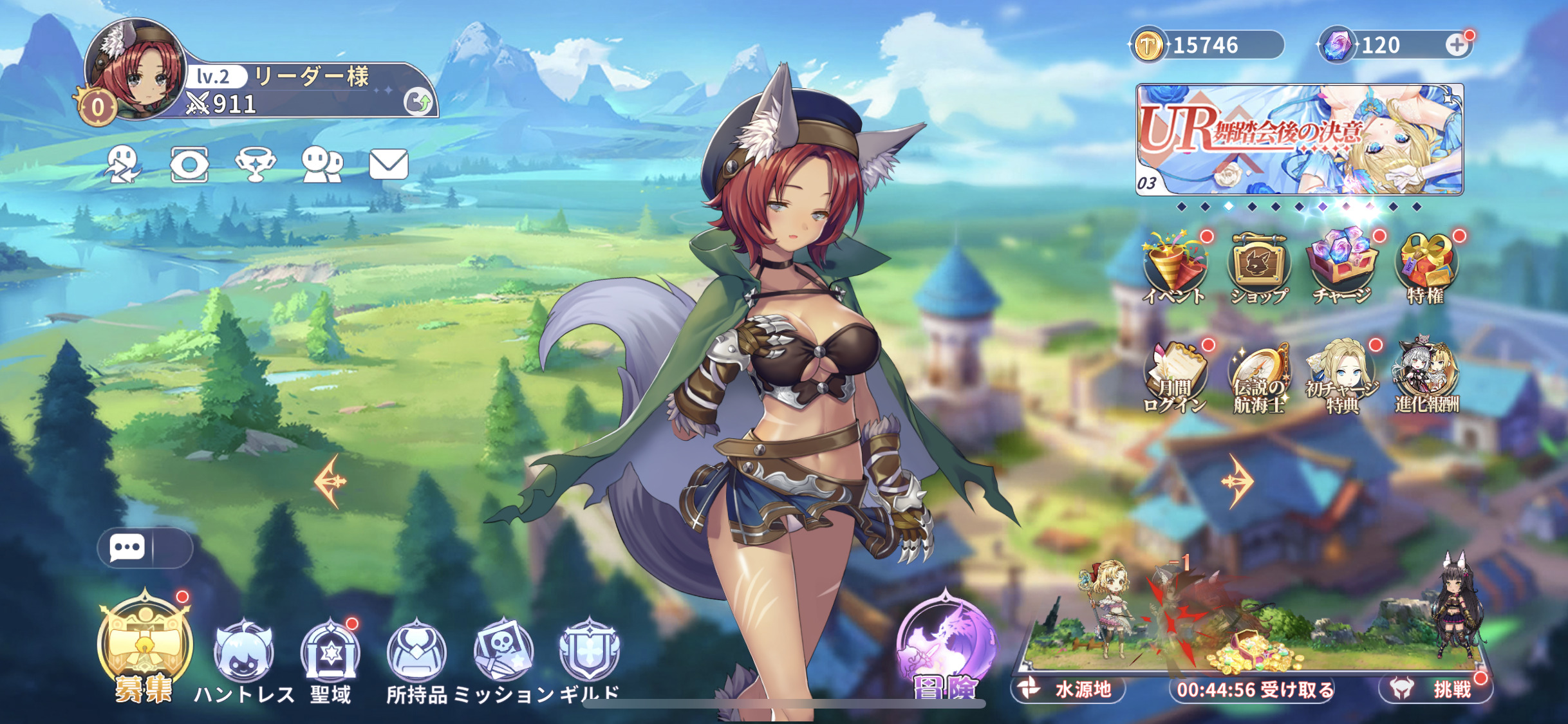The width and height of the screenshot is (1568, 724).
Task: Open the イベント event icon
Action: tap(1175, 268)
